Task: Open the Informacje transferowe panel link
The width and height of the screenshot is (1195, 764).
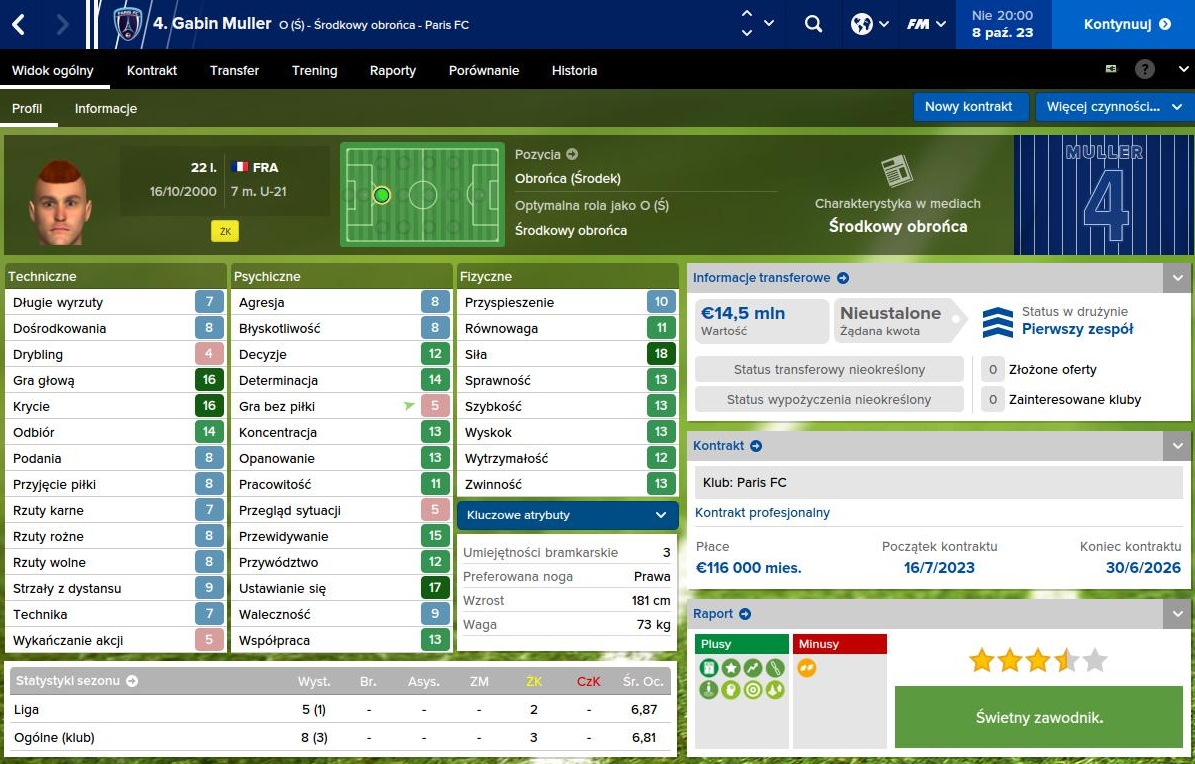Action: (x=770, y=278)
